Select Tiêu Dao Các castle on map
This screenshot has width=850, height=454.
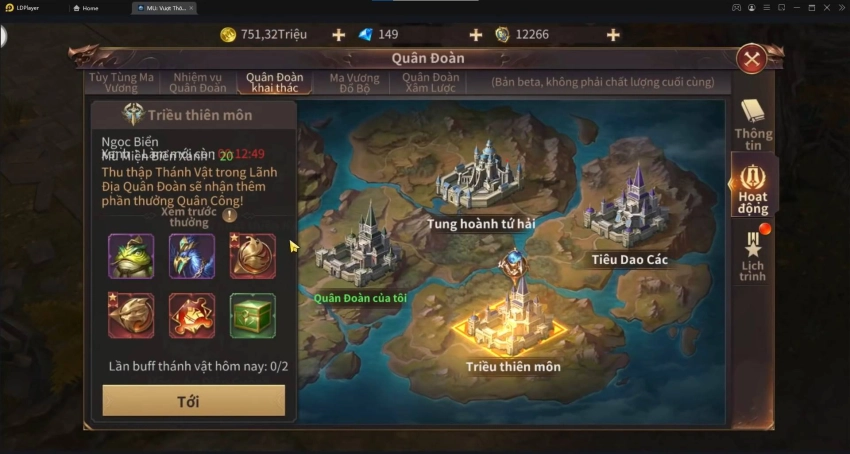(x=628, y=212)
